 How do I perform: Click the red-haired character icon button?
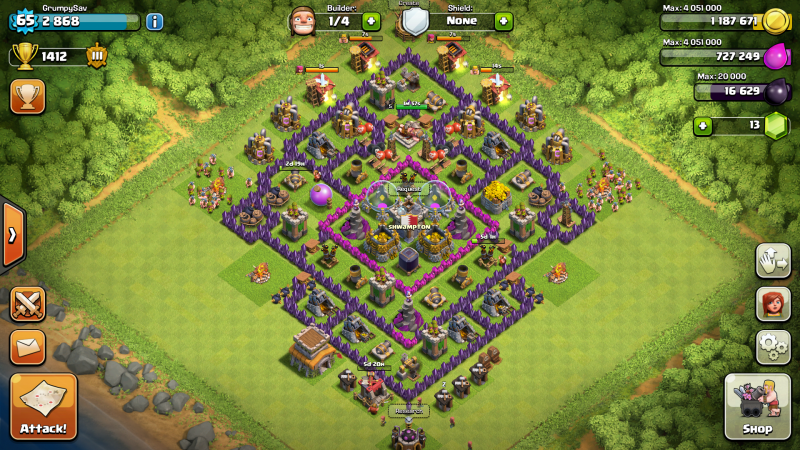[x=773, y=303]
